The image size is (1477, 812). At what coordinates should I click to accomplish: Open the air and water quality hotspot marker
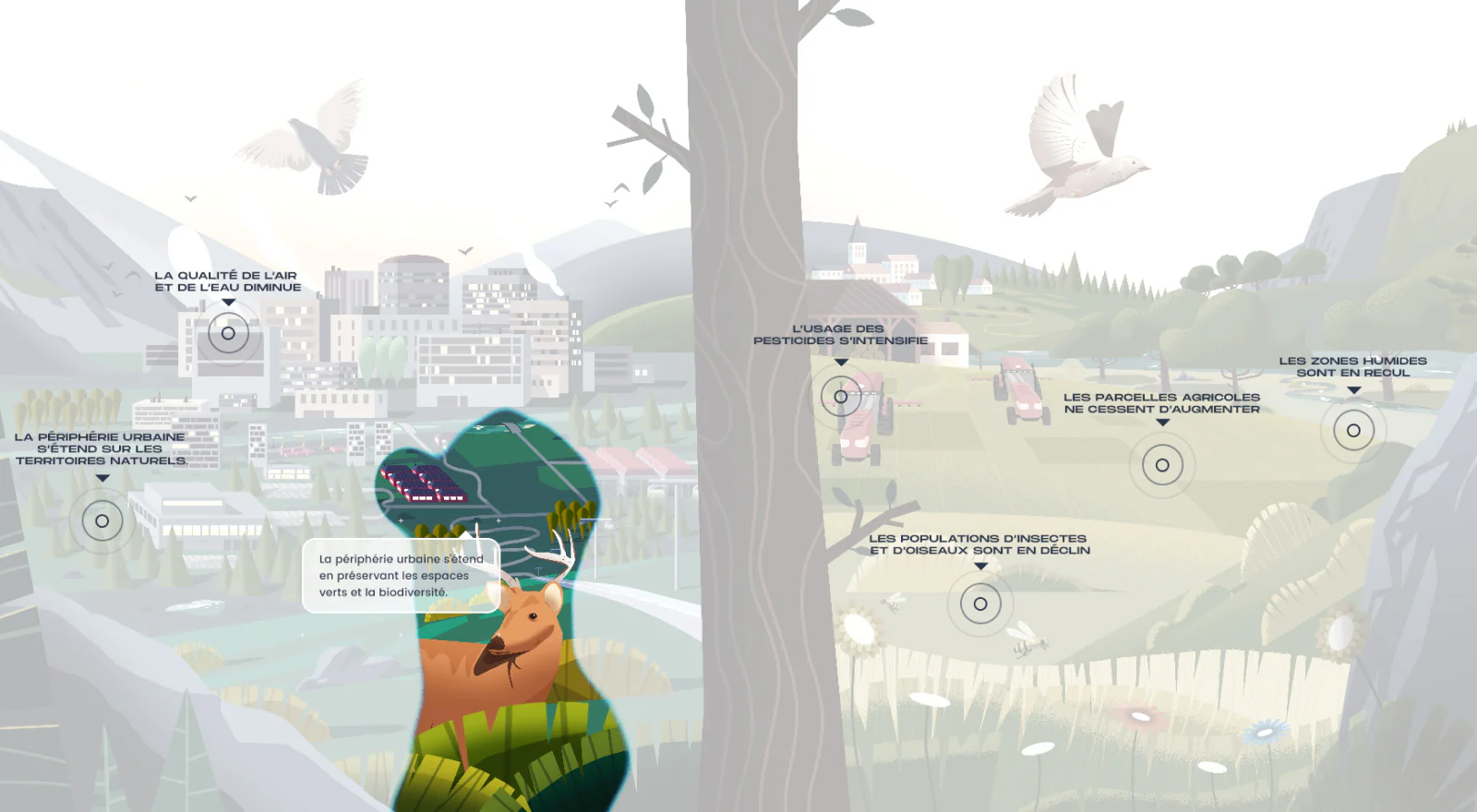227,333
